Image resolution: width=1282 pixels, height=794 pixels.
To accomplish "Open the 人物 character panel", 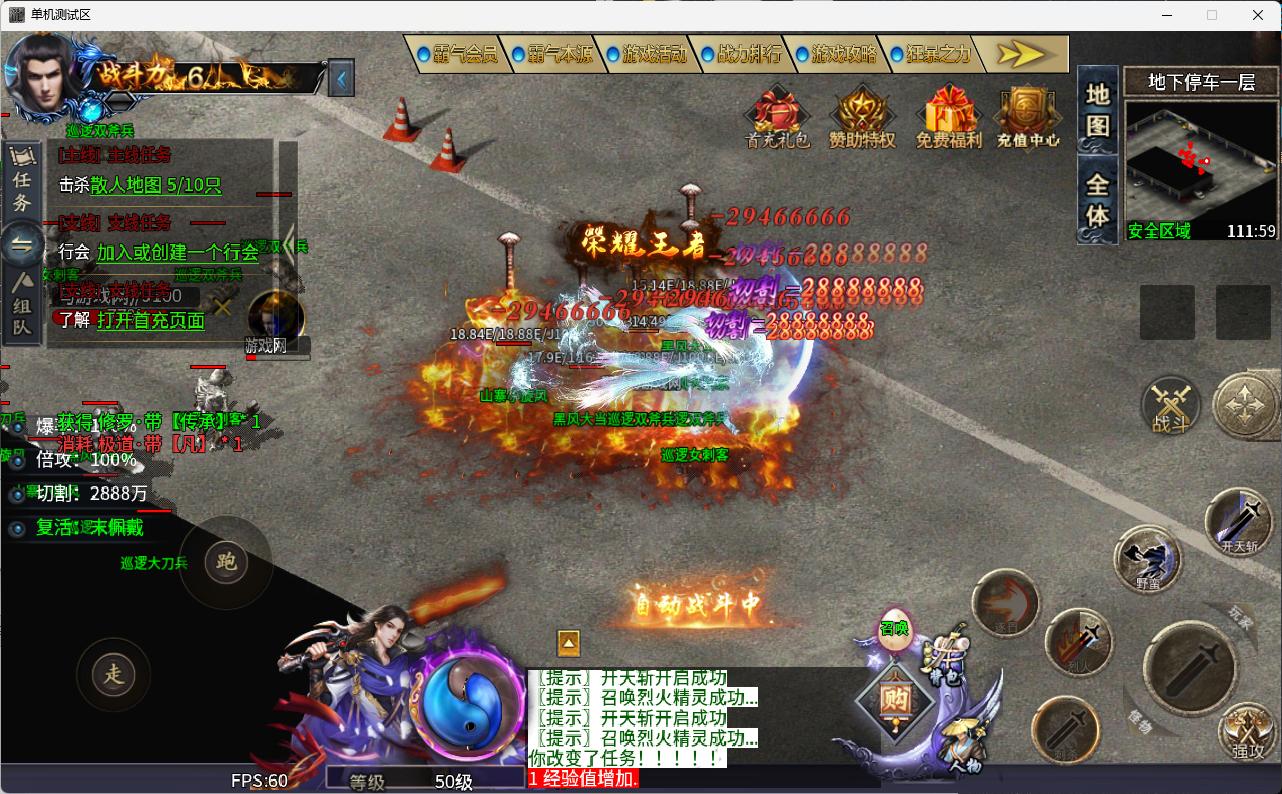I will [964, 745].
